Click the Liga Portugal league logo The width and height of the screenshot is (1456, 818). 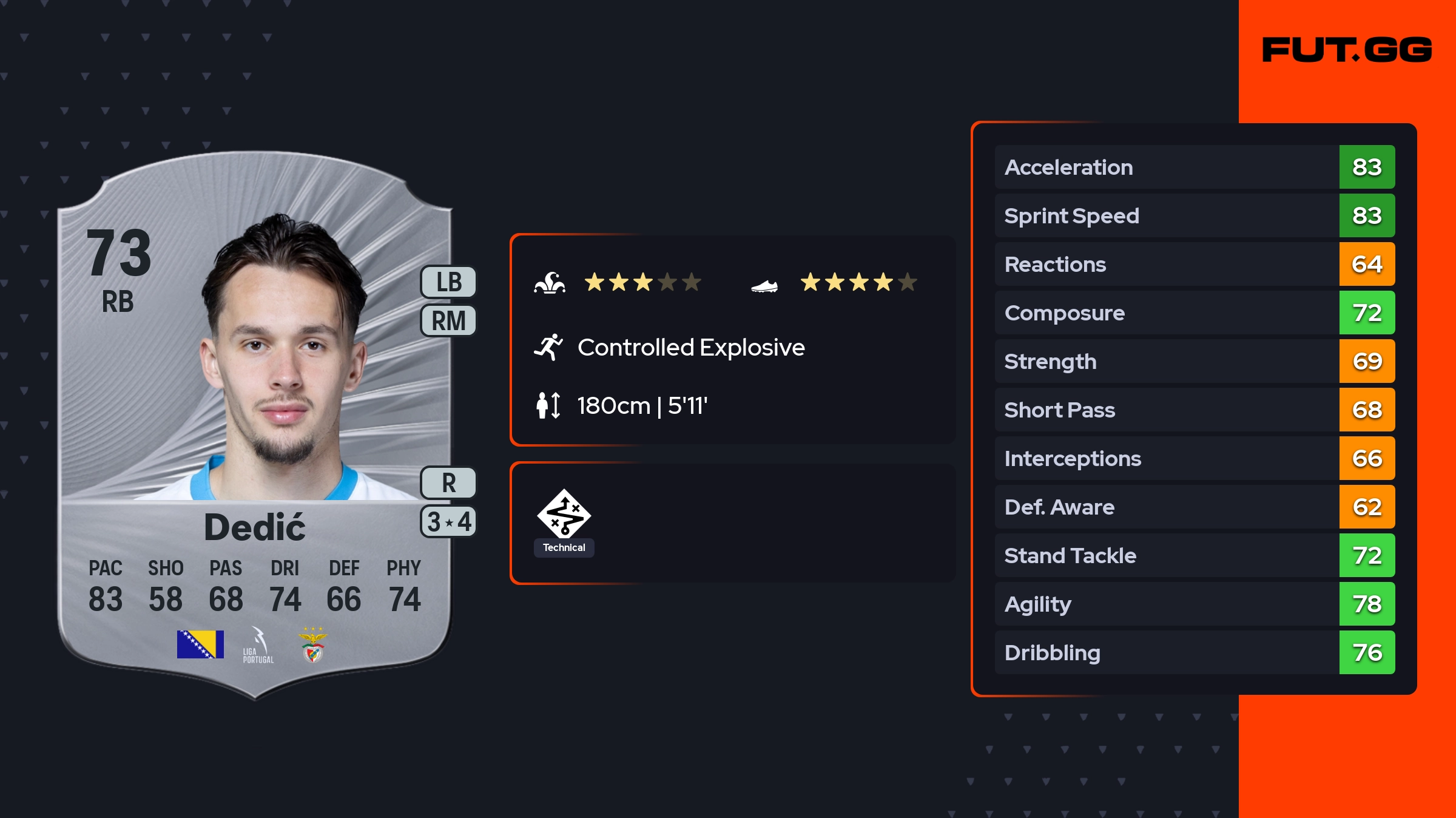pyautogui.click(x=258, y=646)
